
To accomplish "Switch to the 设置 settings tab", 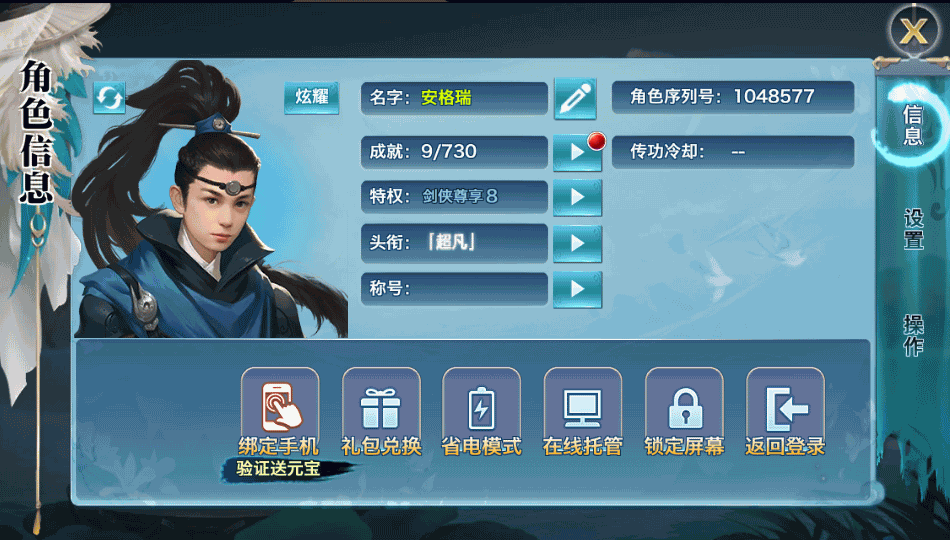I will pyautogui.click(x=913, y=230).
